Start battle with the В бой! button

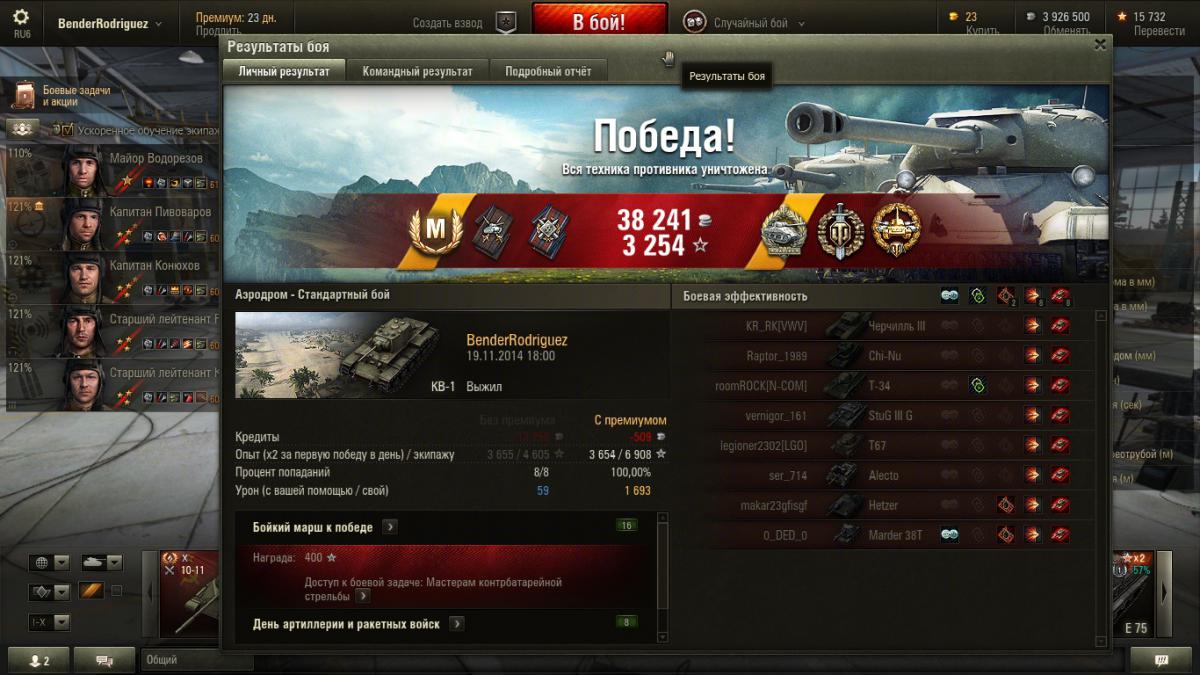pos(599,22)
